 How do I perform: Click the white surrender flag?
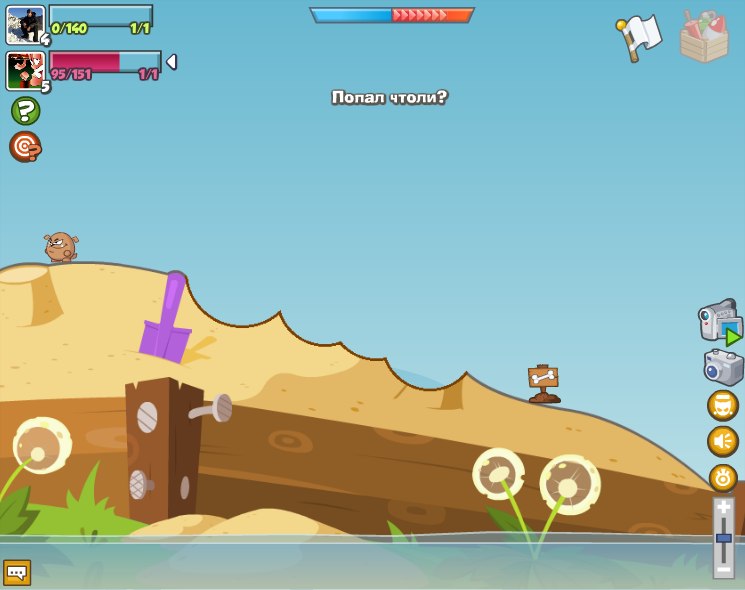(x=639, y=38)
